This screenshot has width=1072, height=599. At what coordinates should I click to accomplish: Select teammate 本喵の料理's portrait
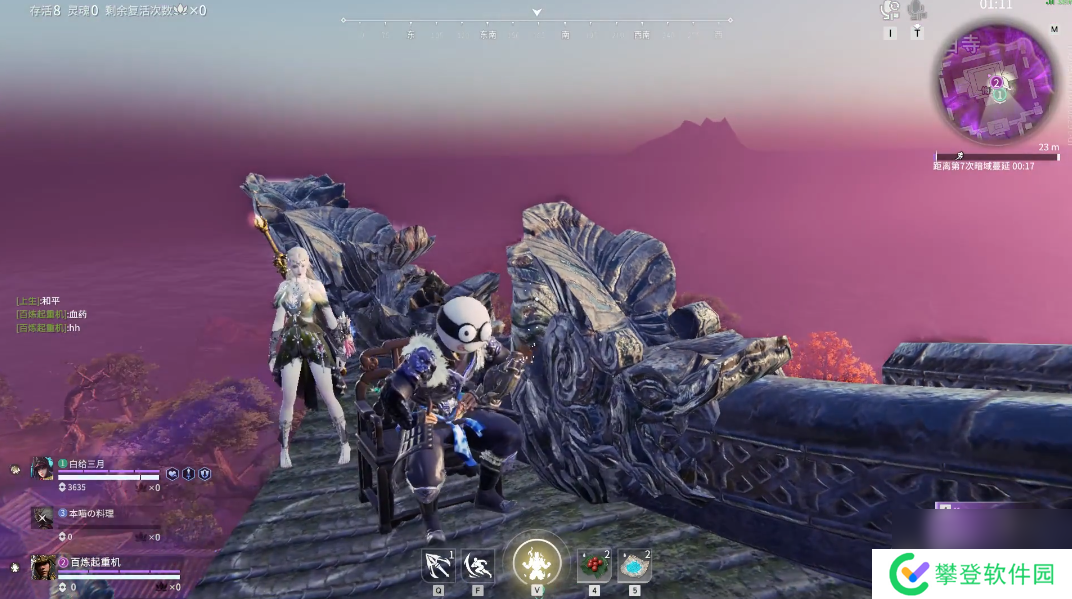pyautogui.click(x=42, y=517)
